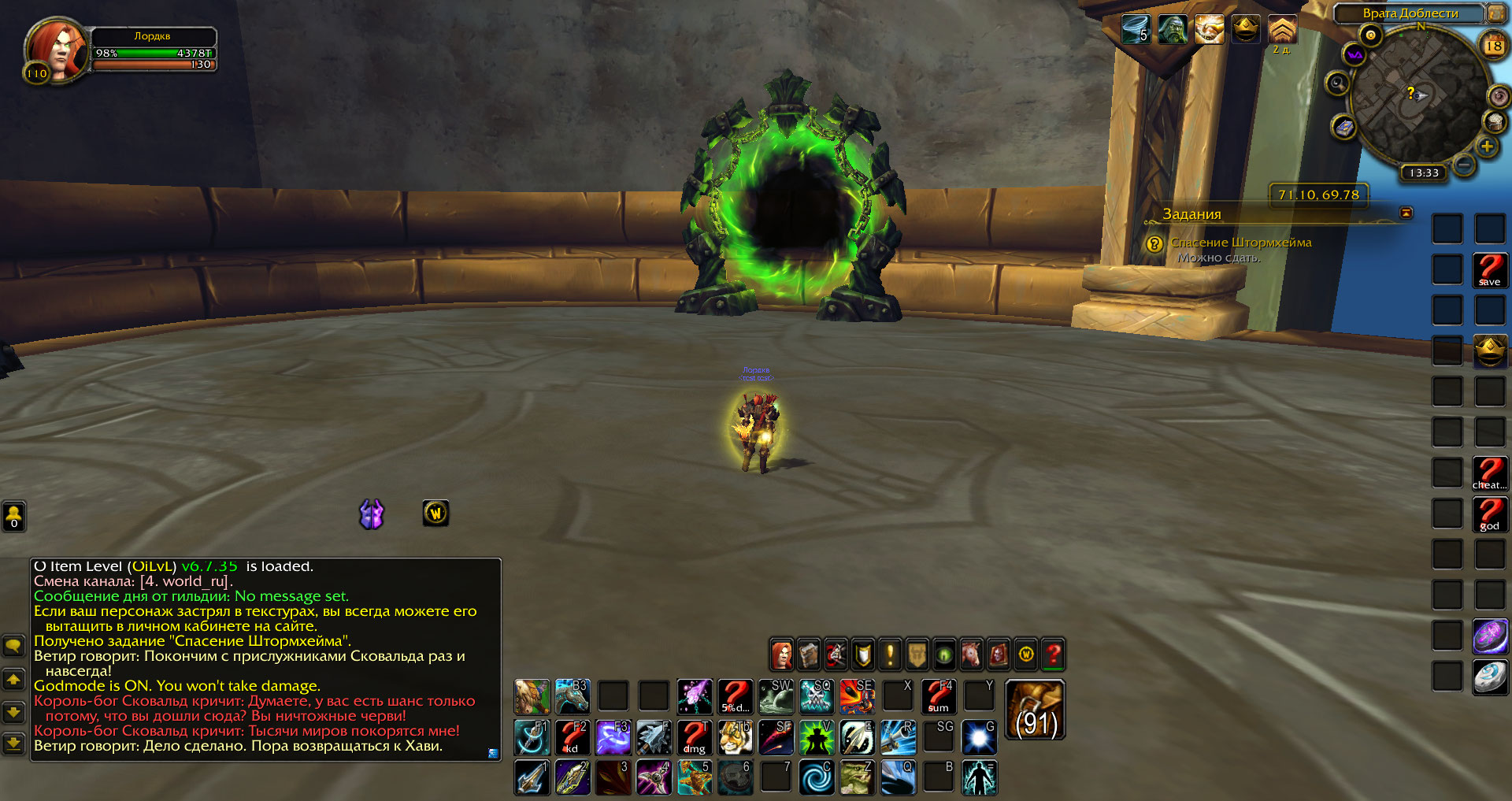Zoom in the minimap with plus button
Viewport: 1512px width, 801px height.
point(1487,146)
